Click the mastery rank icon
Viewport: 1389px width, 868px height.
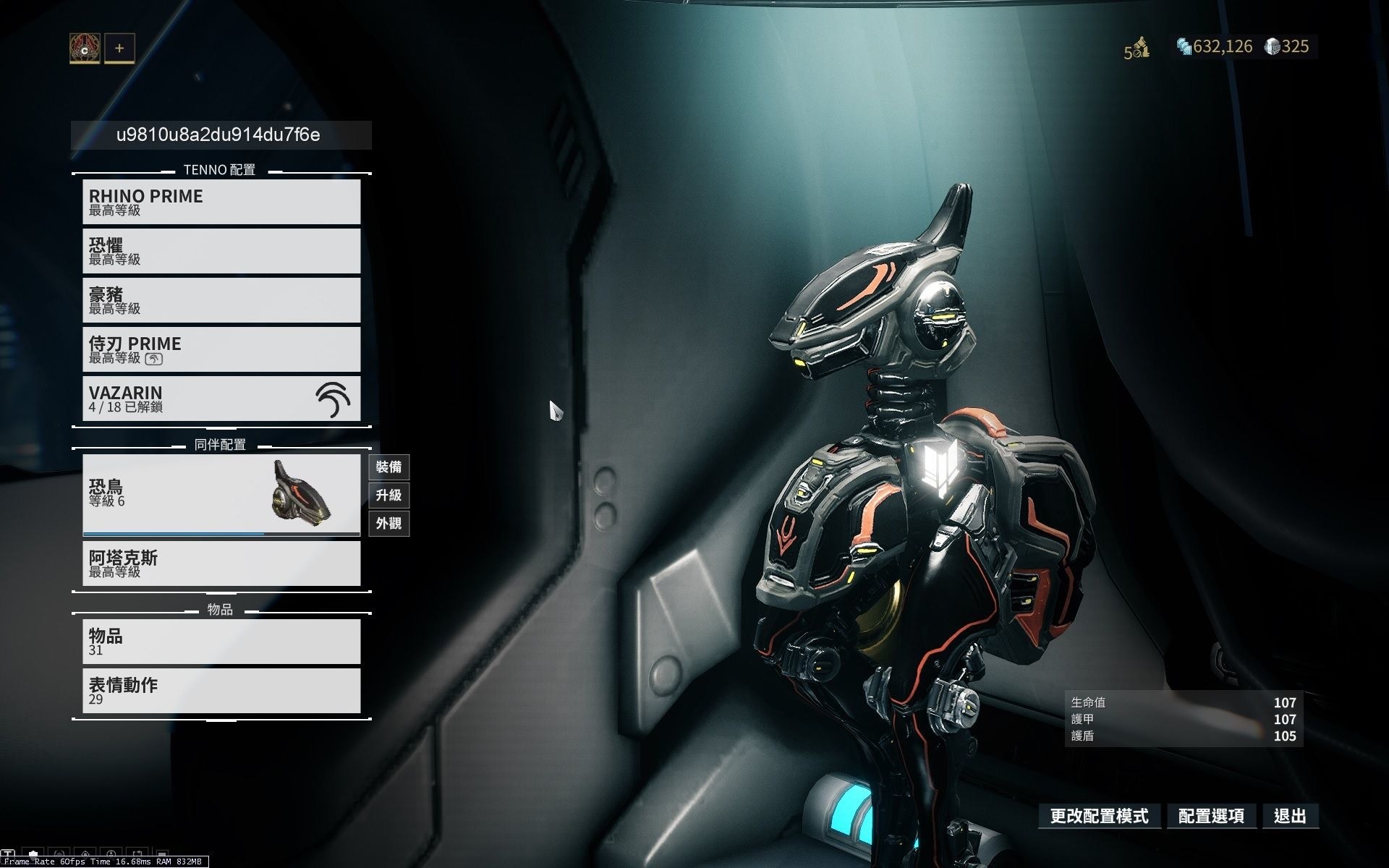pos(1137,48)
